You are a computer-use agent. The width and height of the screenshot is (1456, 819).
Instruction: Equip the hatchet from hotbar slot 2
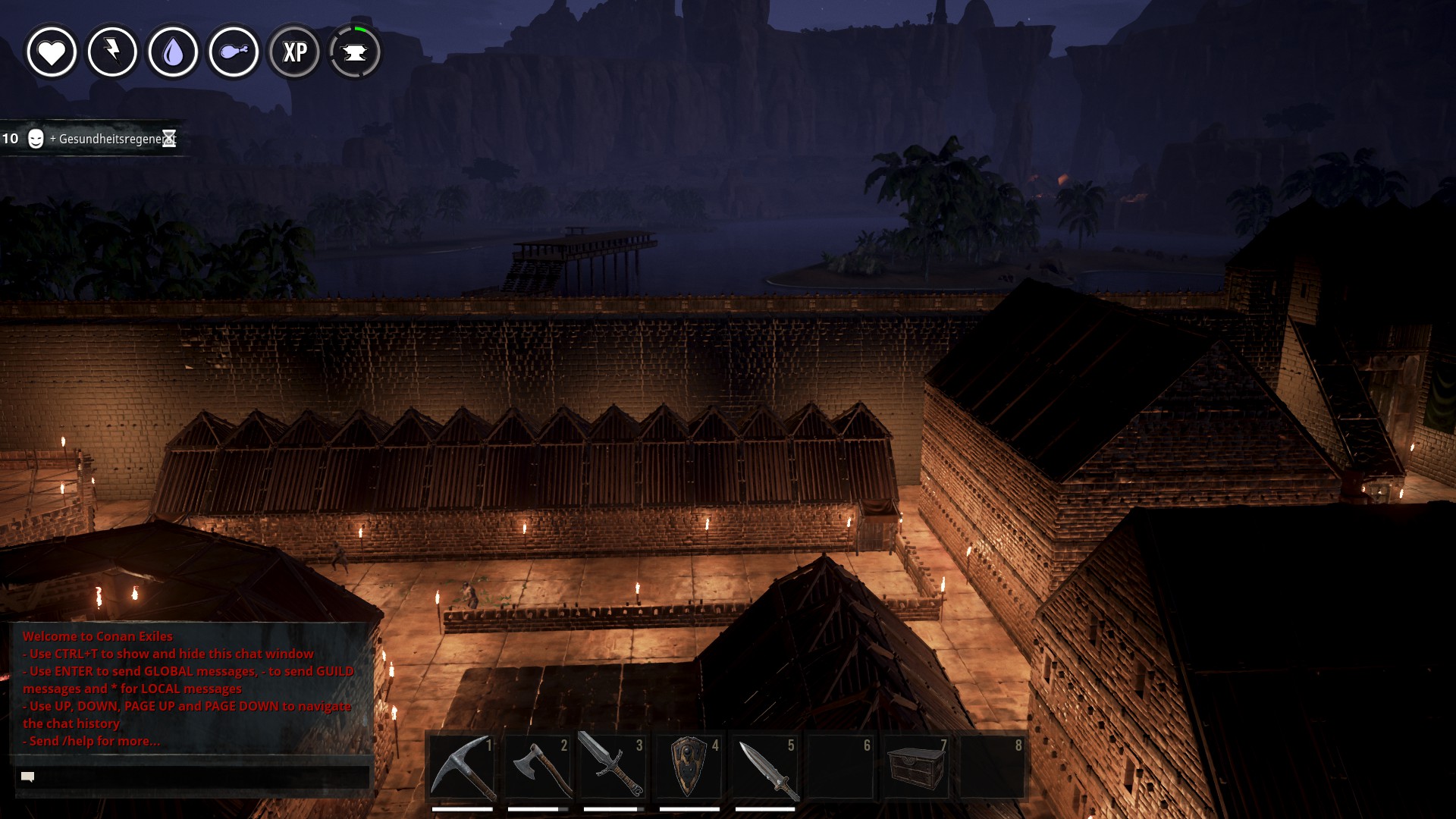pos(538,766)
